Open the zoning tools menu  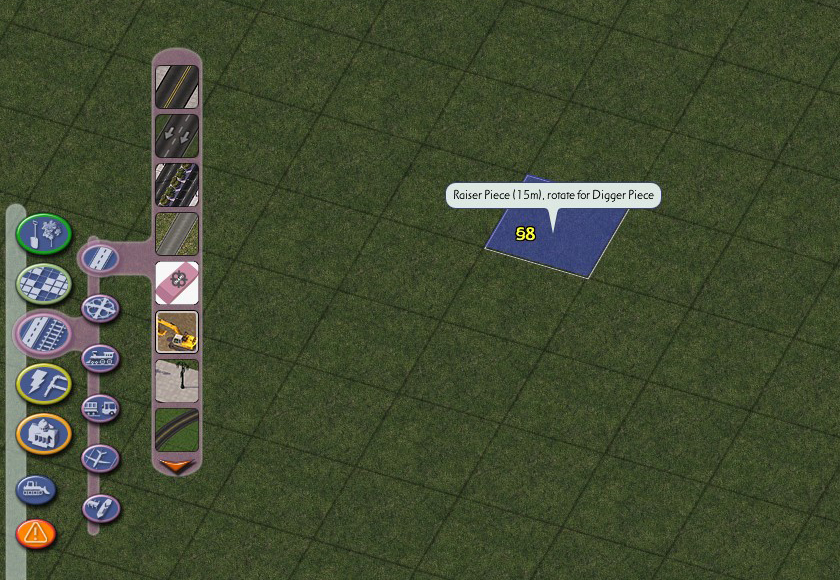[x=43, y=283]
